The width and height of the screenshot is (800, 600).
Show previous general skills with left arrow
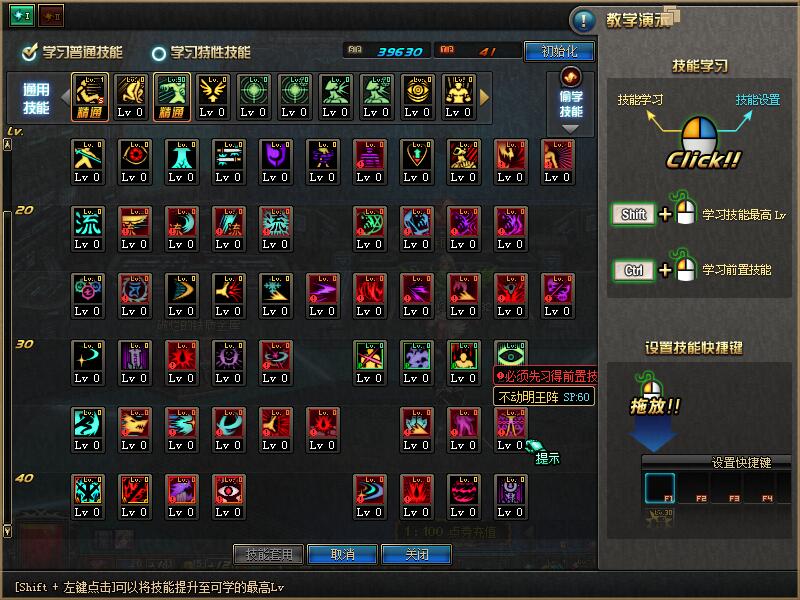point(66,97)
